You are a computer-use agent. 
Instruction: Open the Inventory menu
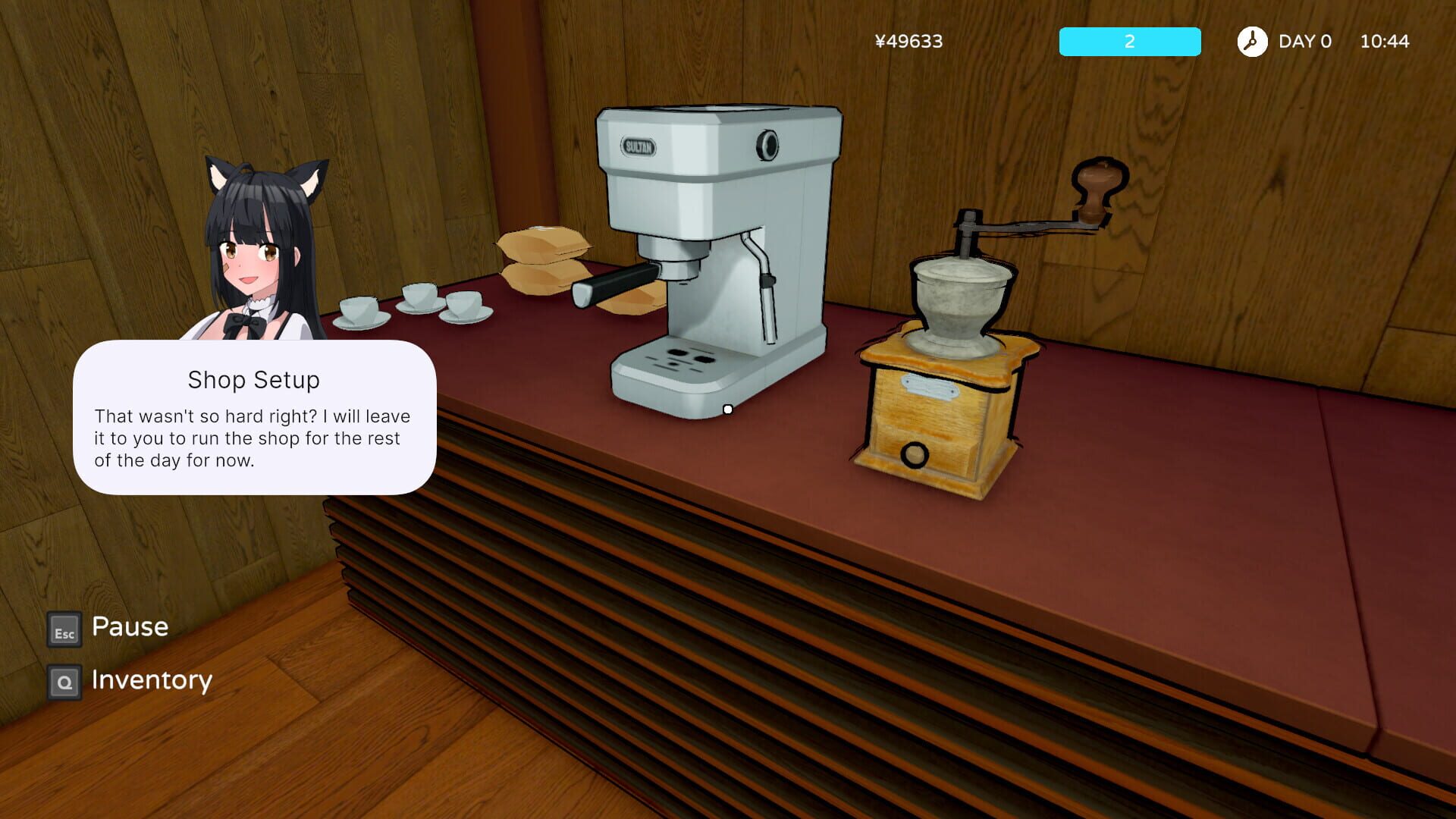pos(152,680)
